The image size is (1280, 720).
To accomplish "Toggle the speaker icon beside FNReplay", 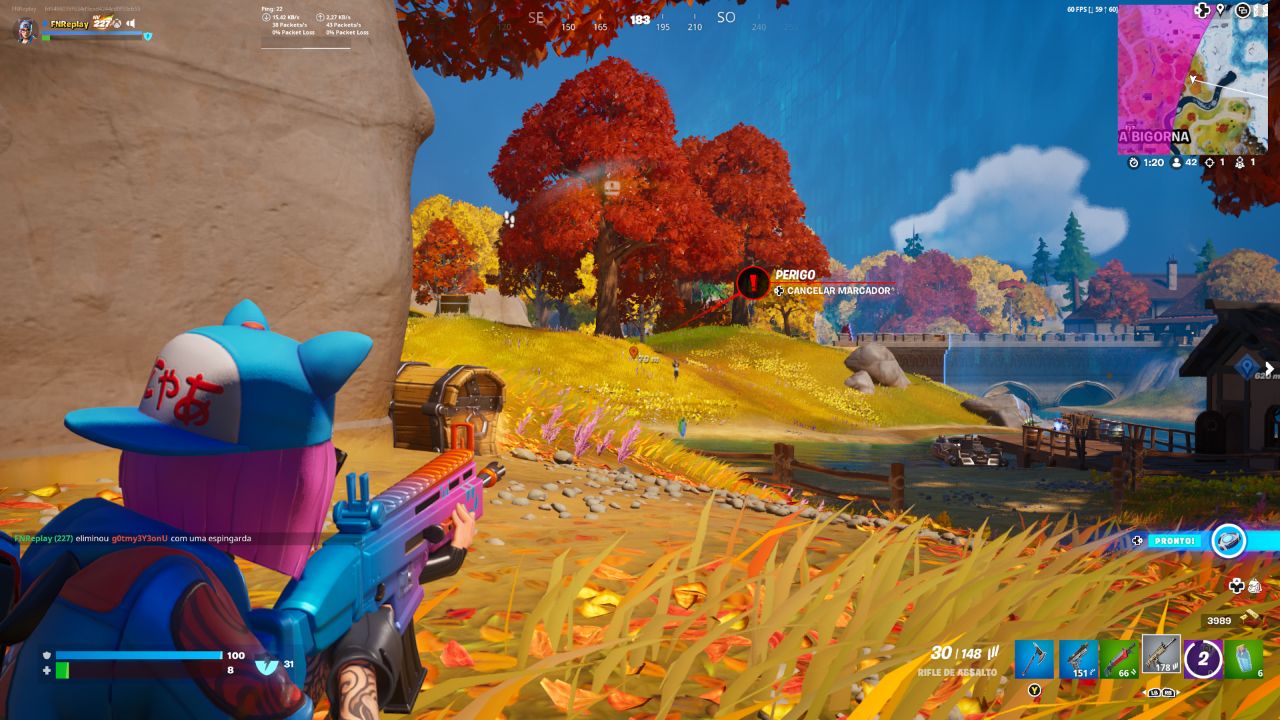I will coord(130,23).
